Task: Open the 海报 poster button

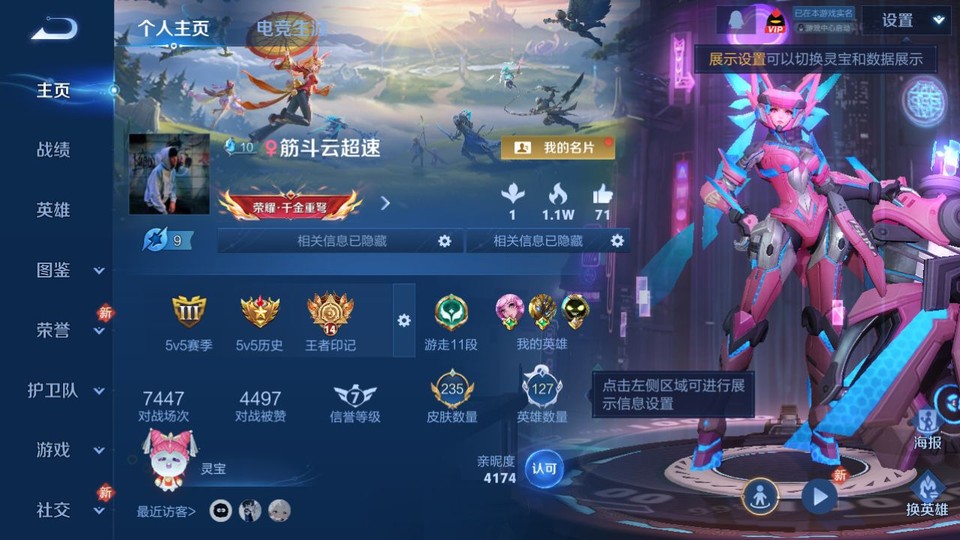Action: point(928,427)
